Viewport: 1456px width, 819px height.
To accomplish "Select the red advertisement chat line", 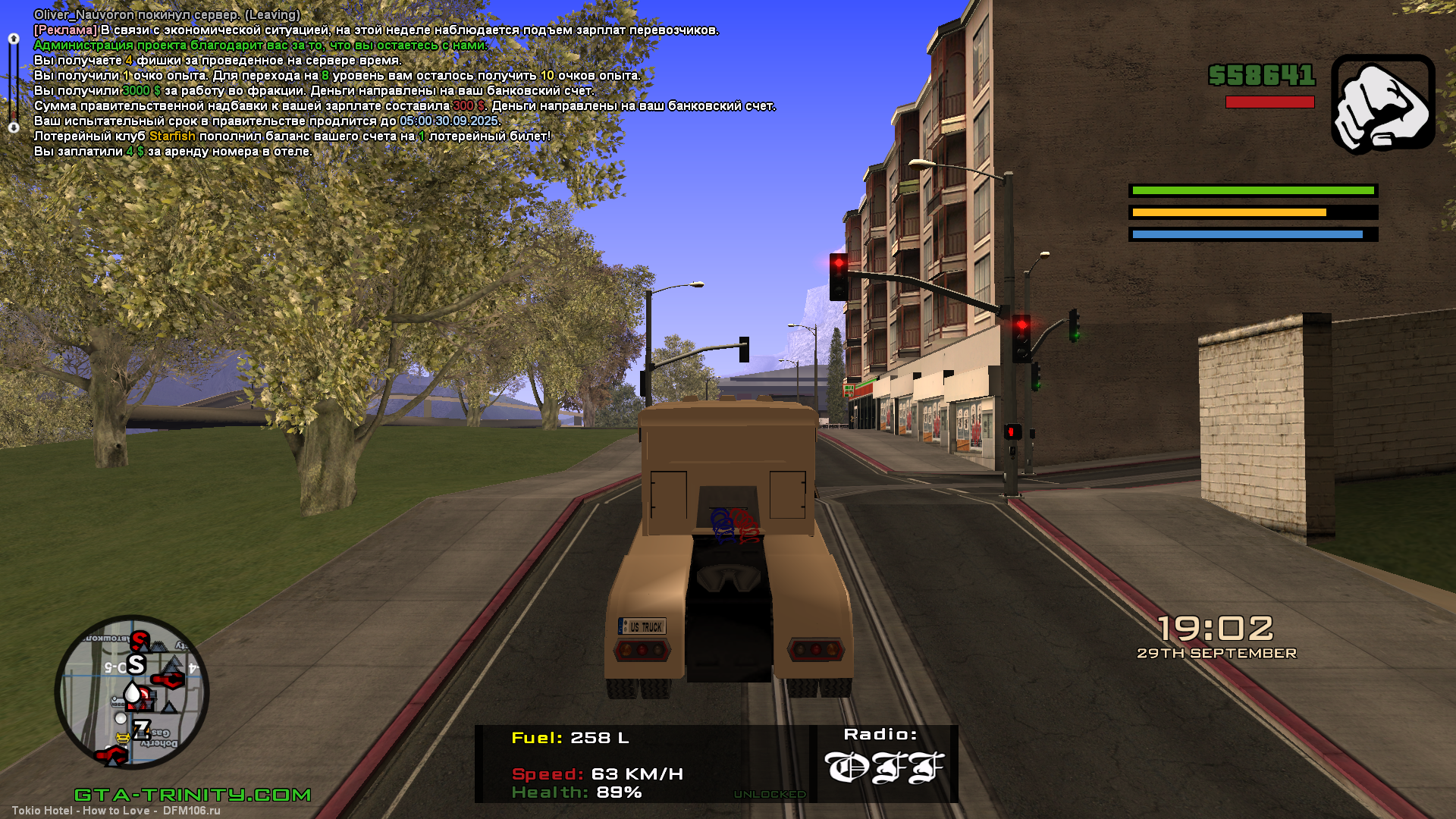I will pos(375,30).
